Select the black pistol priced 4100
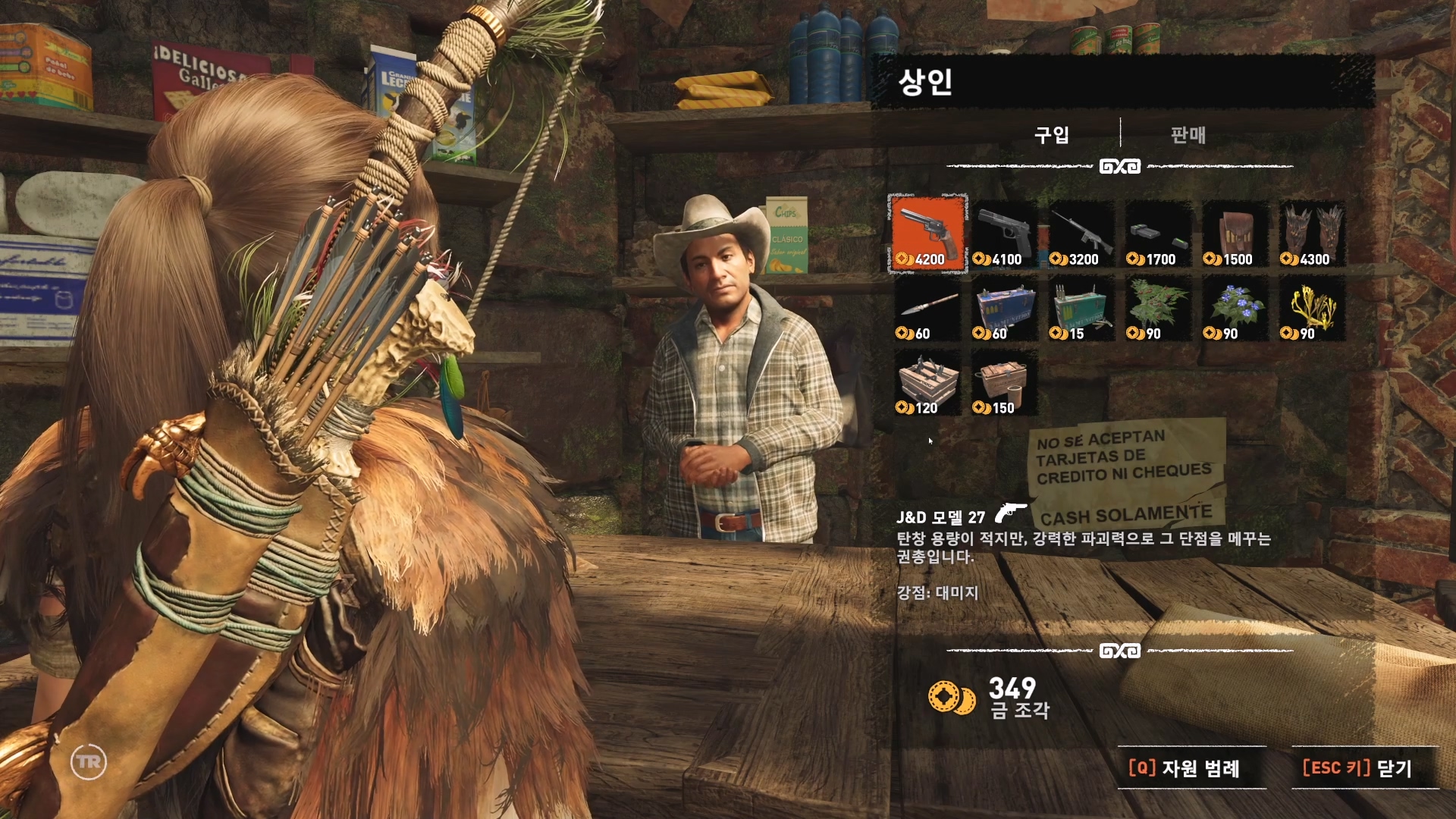Screen dimensions: 1456x819 [x=1004, y=233]
